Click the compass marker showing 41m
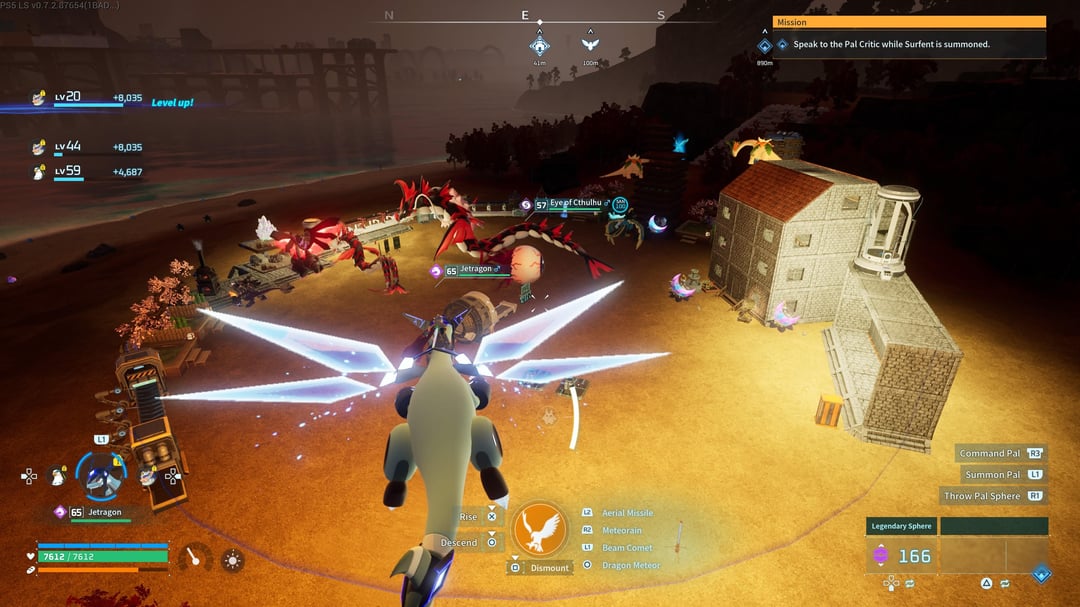The image size is (1080, 607). point(540,46)
